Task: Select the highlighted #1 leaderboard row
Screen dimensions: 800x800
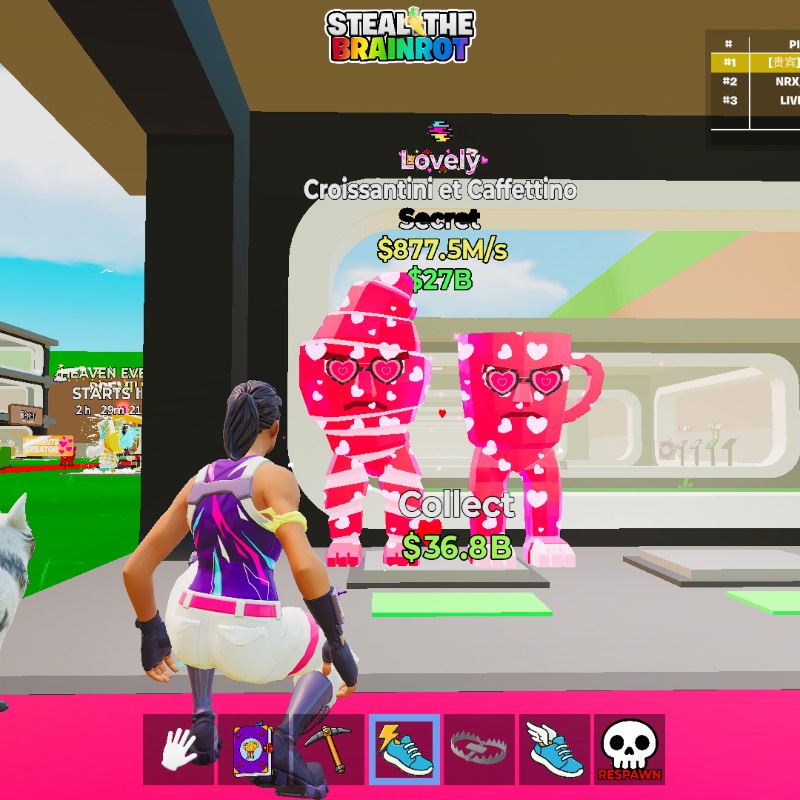Action: 755,62
